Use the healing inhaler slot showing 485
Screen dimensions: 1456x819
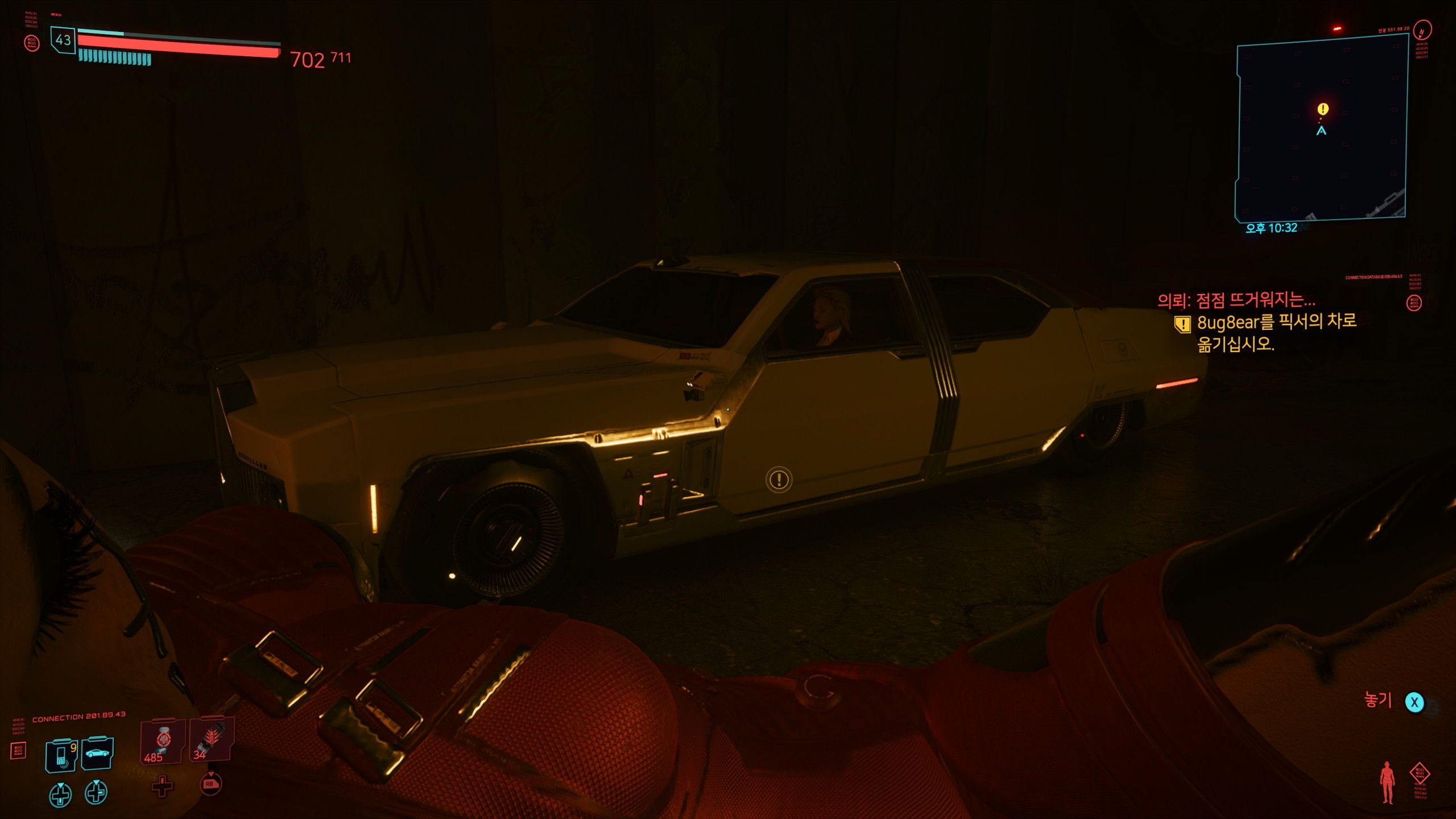click(x=163, y=742)
